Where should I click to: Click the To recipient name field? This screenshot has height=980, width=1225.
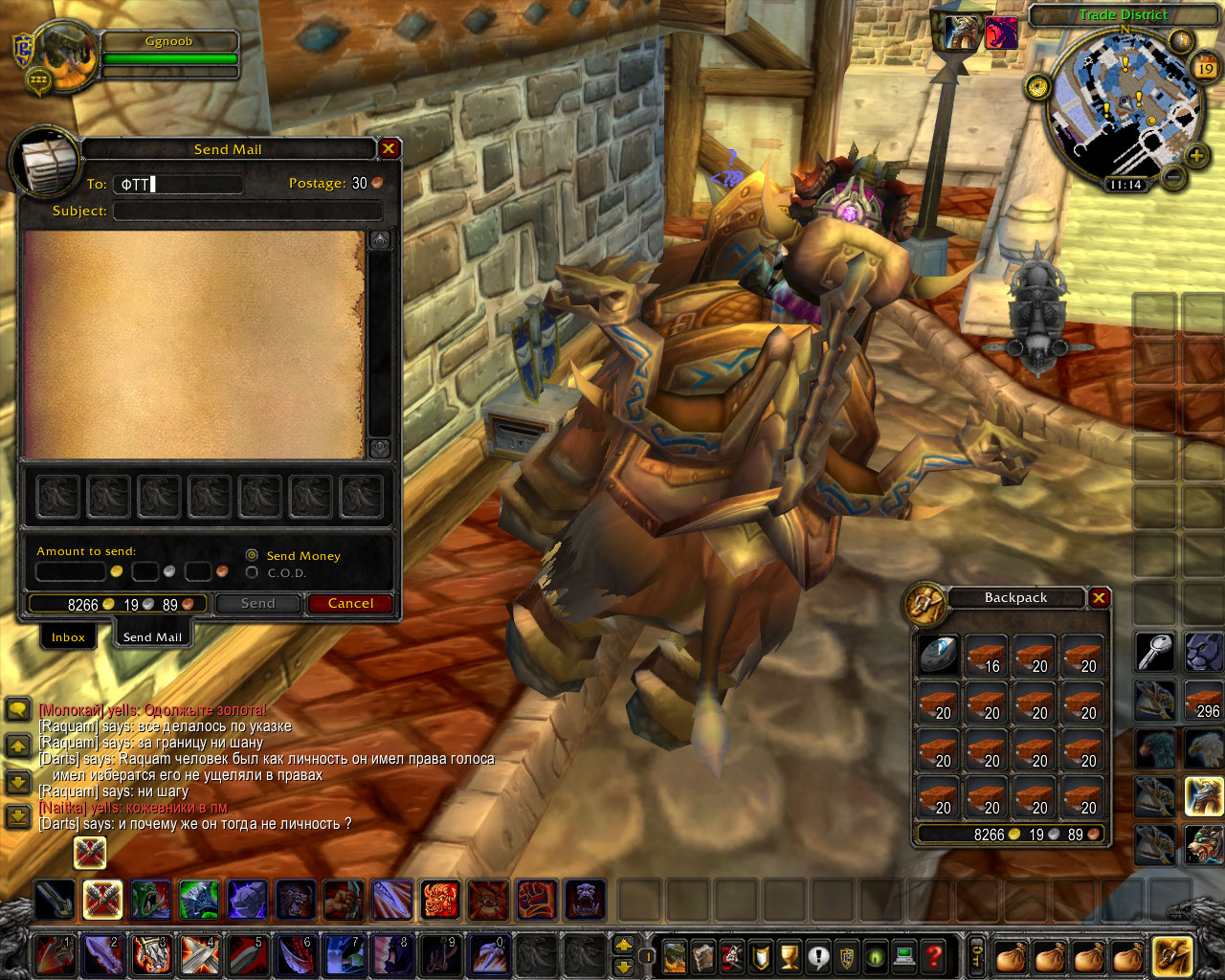tap(177, 184)
